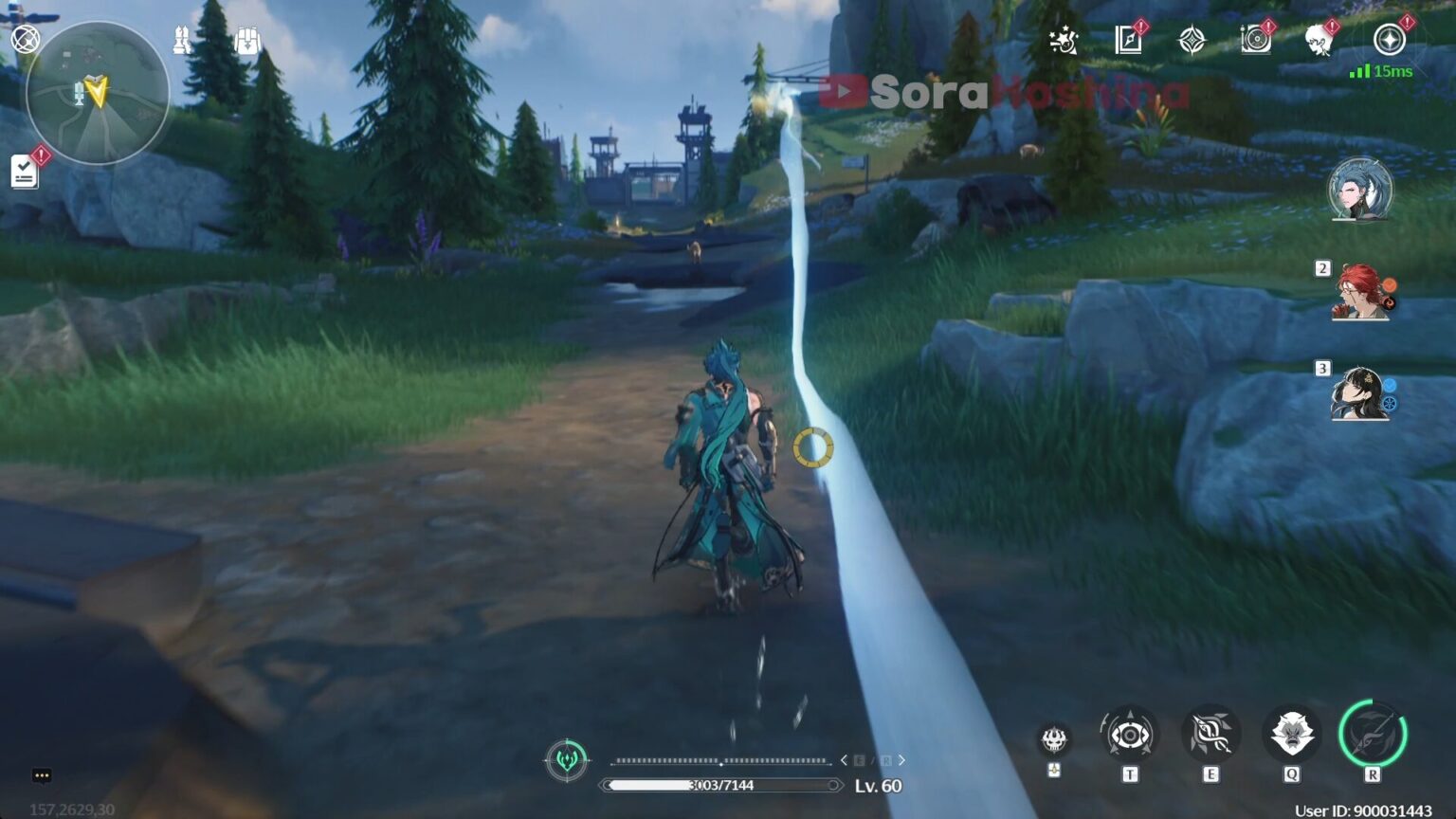The image size is (1456, 819).
Task: Expand forte gauge options with right chevron
Action: click(x=901, y=759)
